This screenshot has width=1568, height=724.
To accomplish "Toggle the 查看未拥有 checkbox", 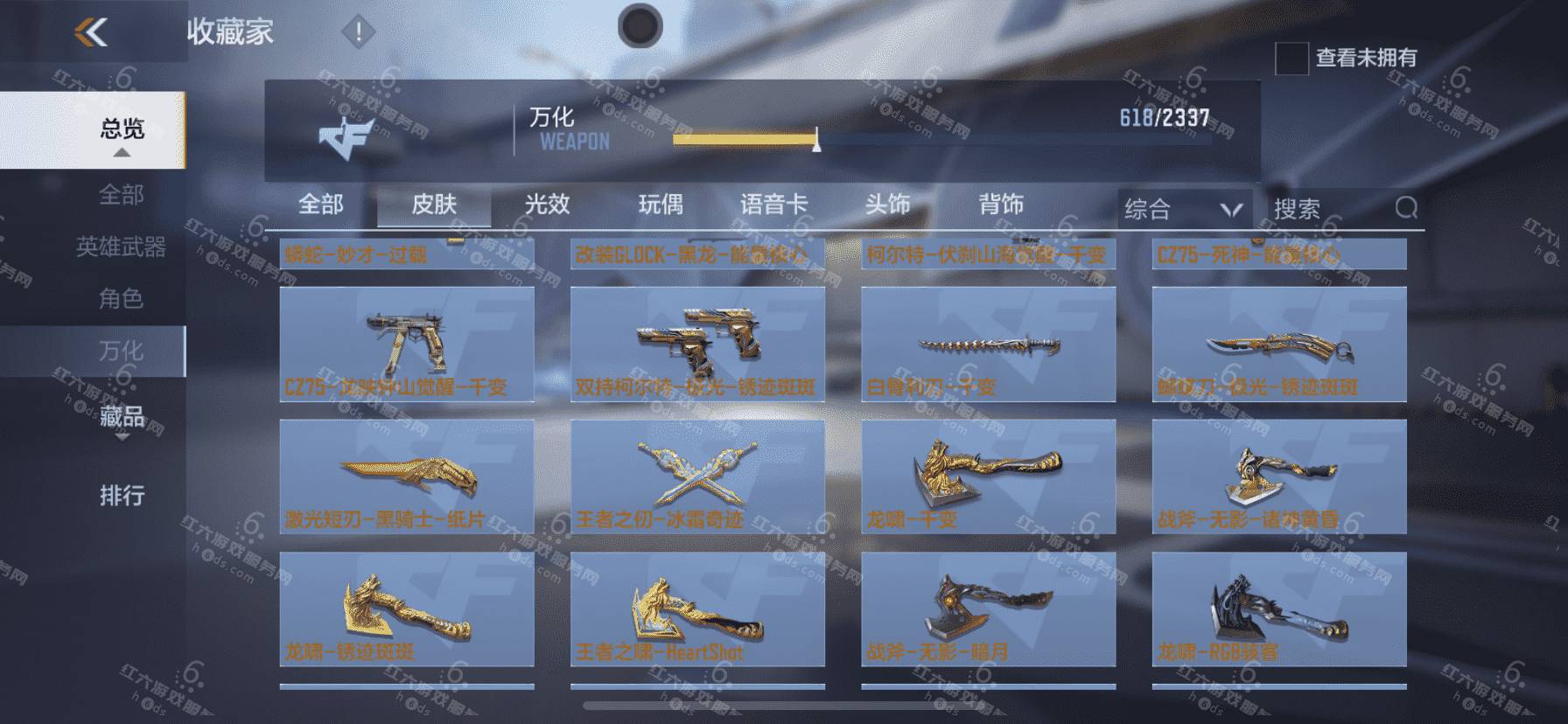I will 1291,59.
